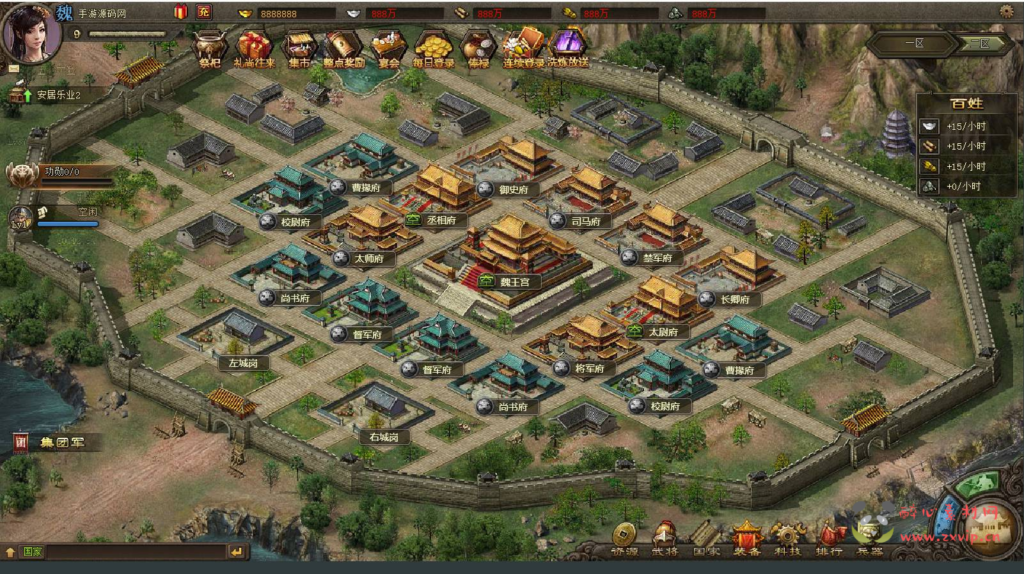The width and height of the screenshot is (1024, 574).
Task: Open the 每日登录 daily login reward
Action: (x=434, y=45)
